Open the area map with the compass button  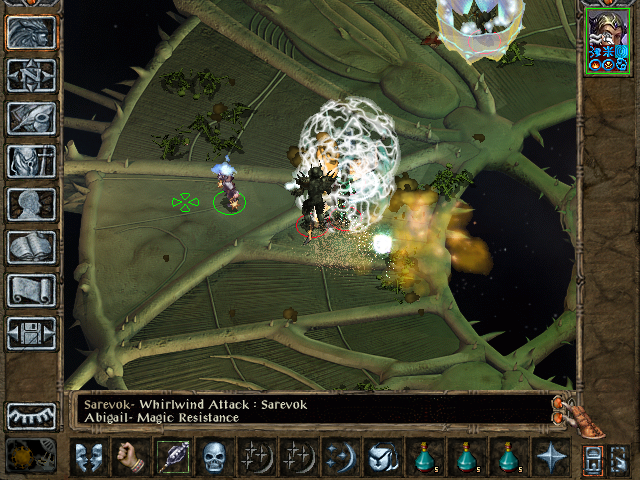(31, 75)
